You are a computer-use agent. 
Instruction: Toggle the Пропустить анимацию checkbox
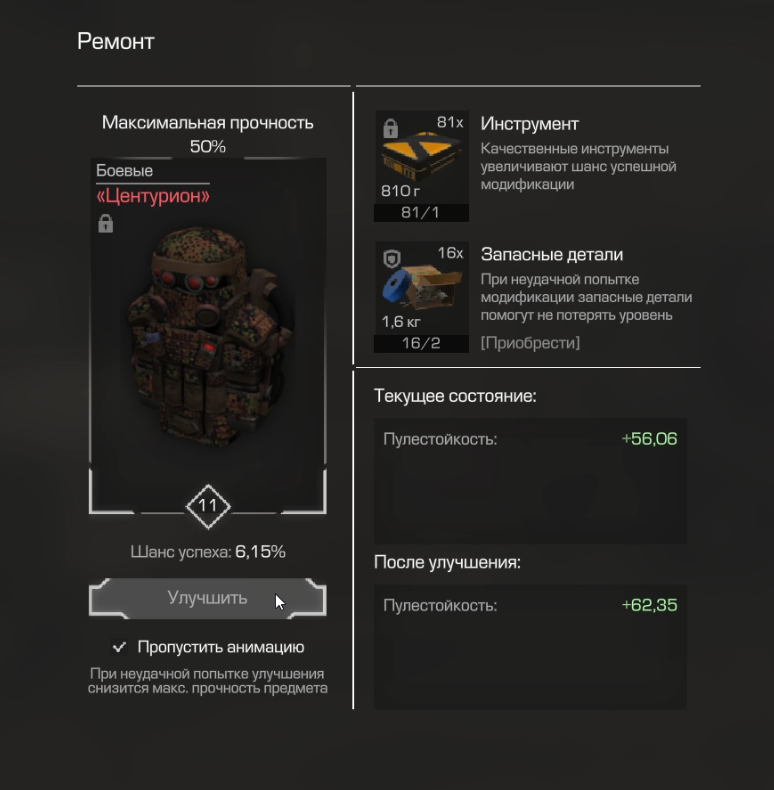(120, 647)
